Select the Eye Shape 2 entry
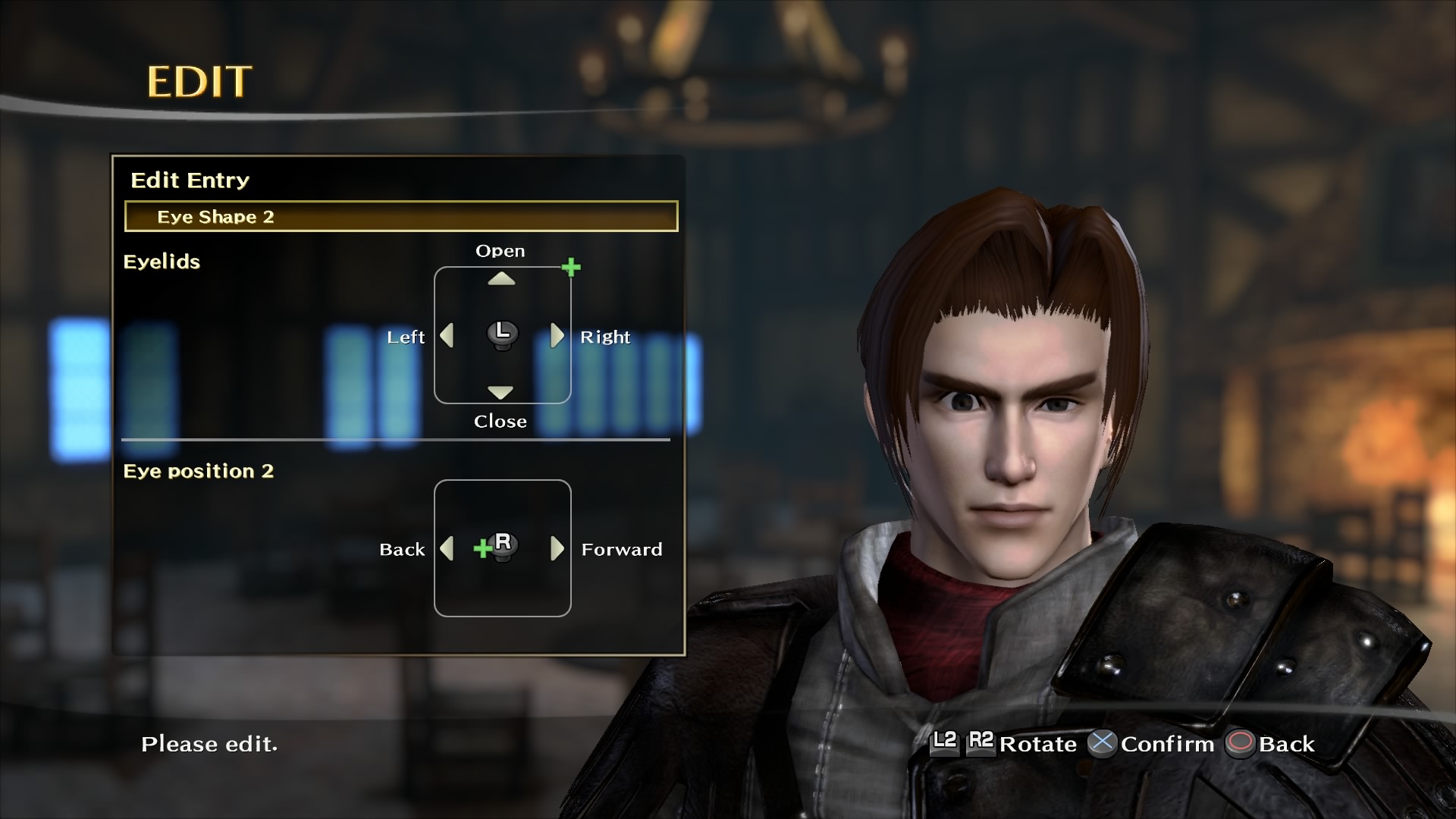The image size is (1456, 819). tap(400, 217)
